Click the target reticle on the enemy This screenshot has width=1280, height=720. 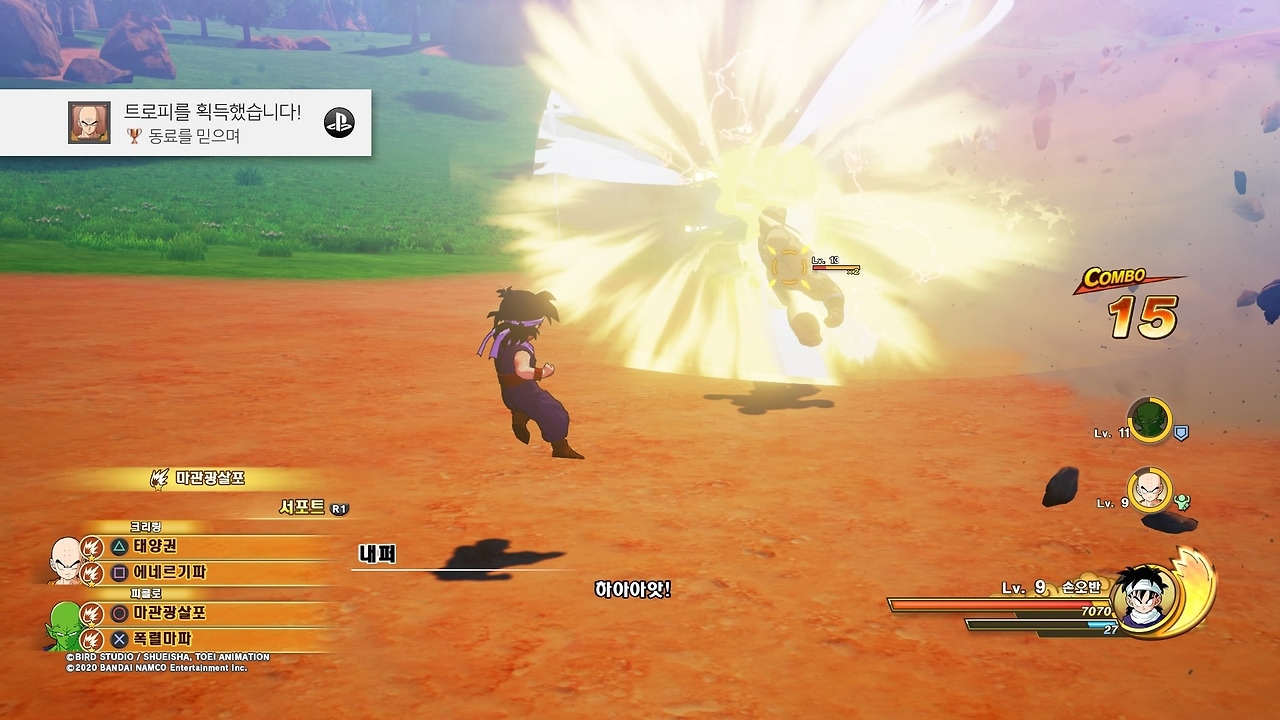click(x=789, y=268)
